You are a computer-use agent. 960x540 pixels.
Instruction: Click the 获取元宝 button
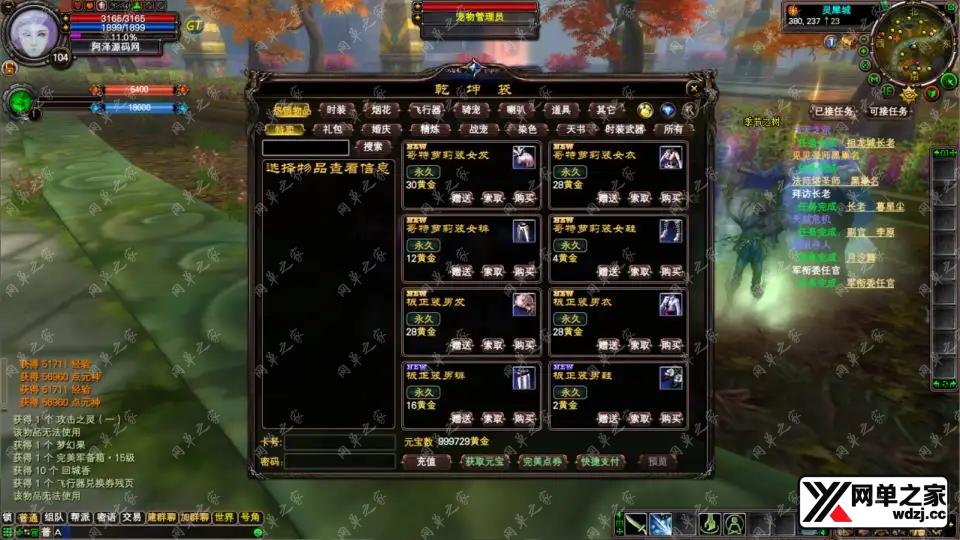tap(484, 462)
